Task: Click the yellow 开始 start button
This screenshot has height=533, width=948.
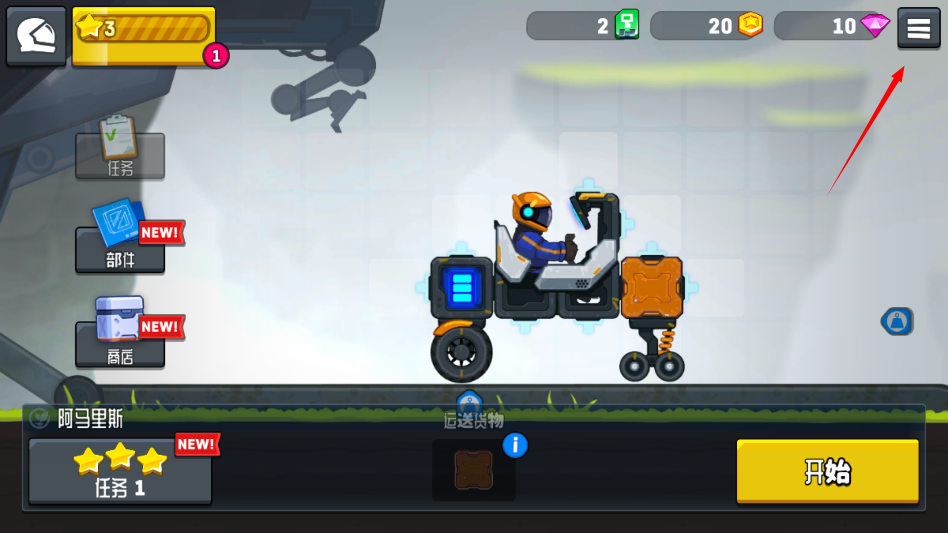Action: (x=827, y=471)
